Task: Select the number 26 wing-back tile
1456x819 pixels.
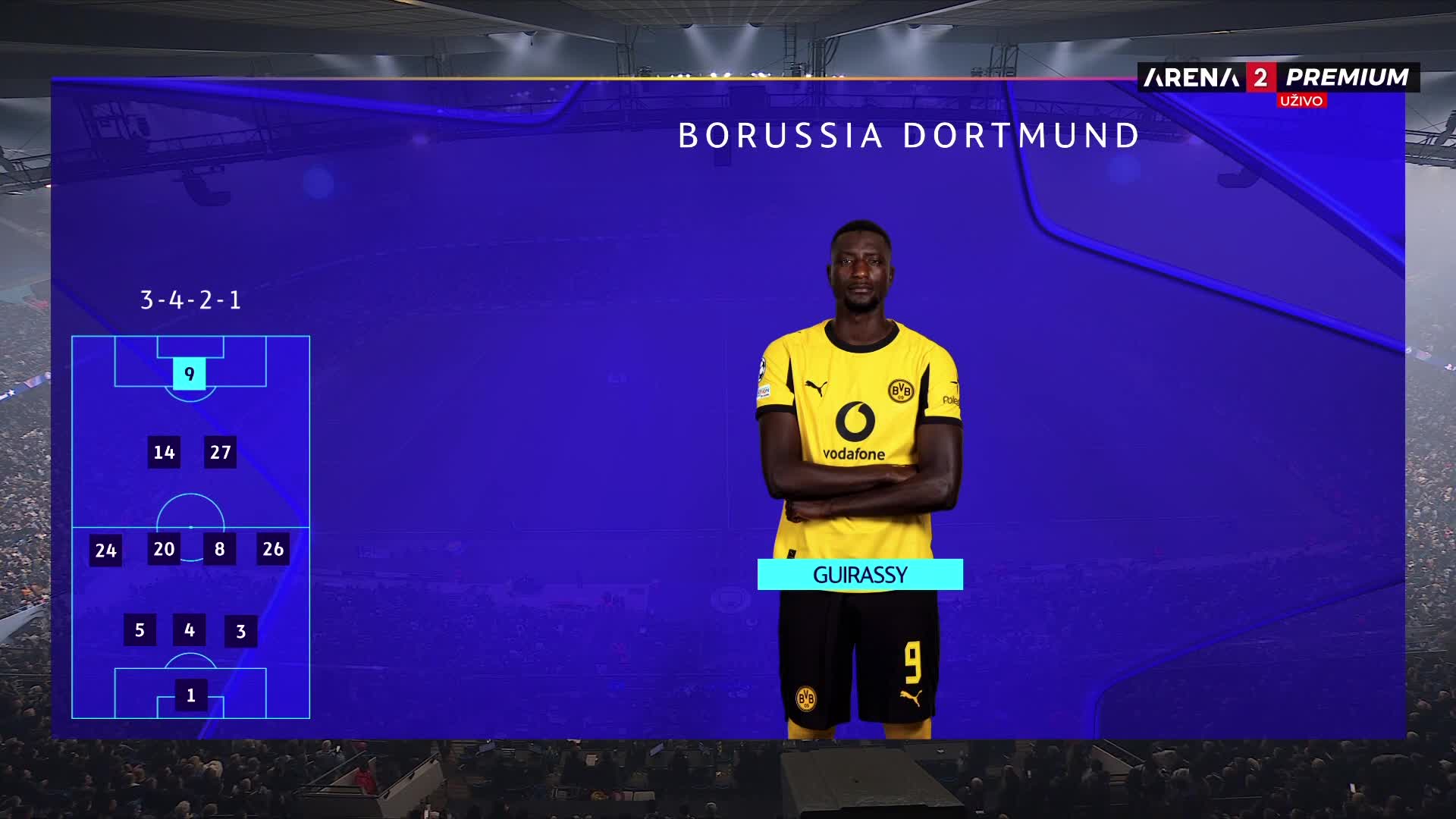Action: pyautogui.click(x=273, y=549)
